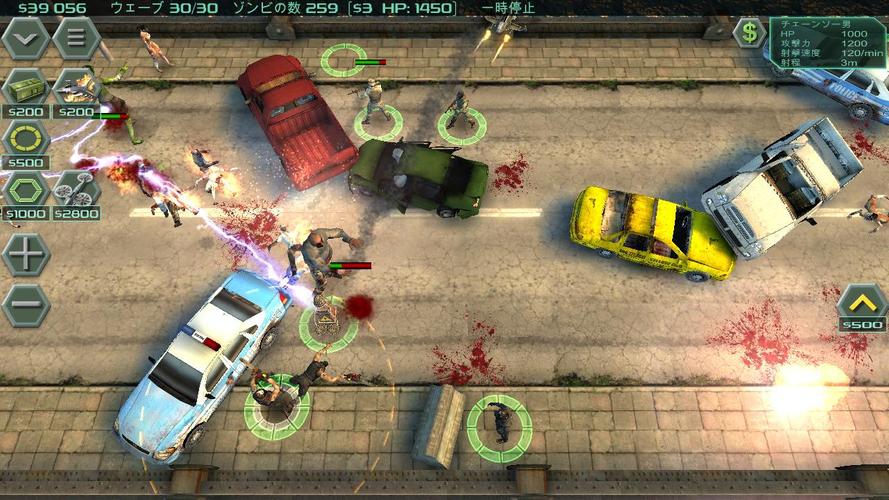
Task: Click the green dollar sign sell button
Action: [748, 32]
